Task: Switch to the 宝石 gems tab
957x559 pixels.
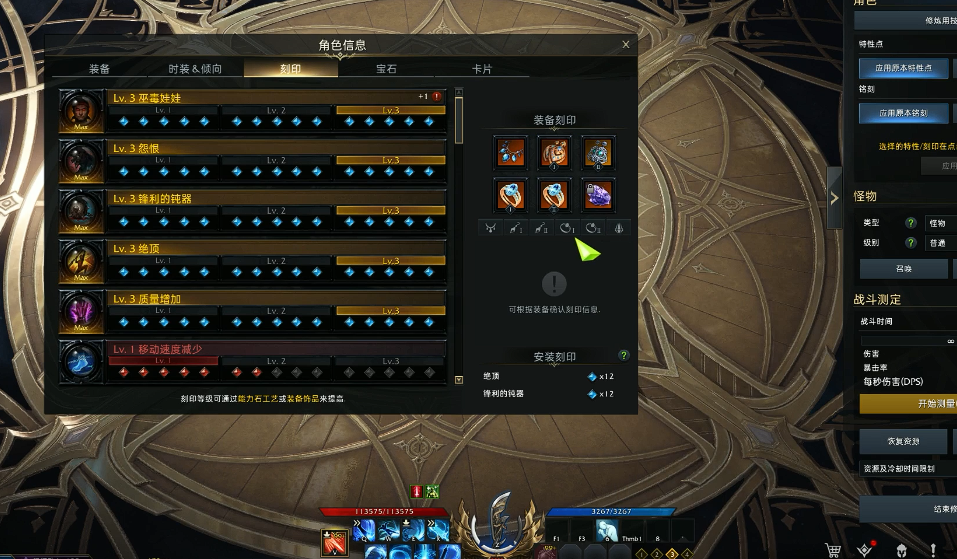Action: [x=386, y=69]
